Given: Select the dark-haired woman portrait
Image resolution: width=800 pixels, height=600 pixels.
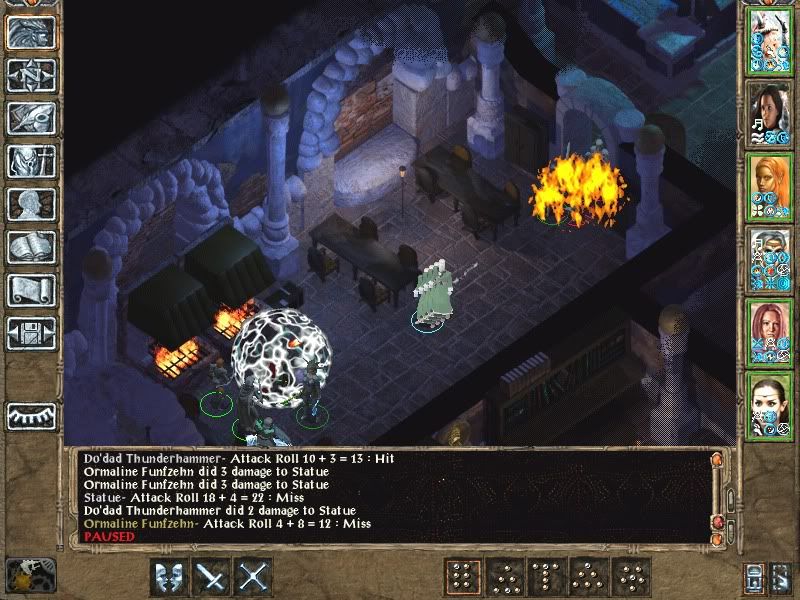Looking at the screenshot, I should point(769,113).
